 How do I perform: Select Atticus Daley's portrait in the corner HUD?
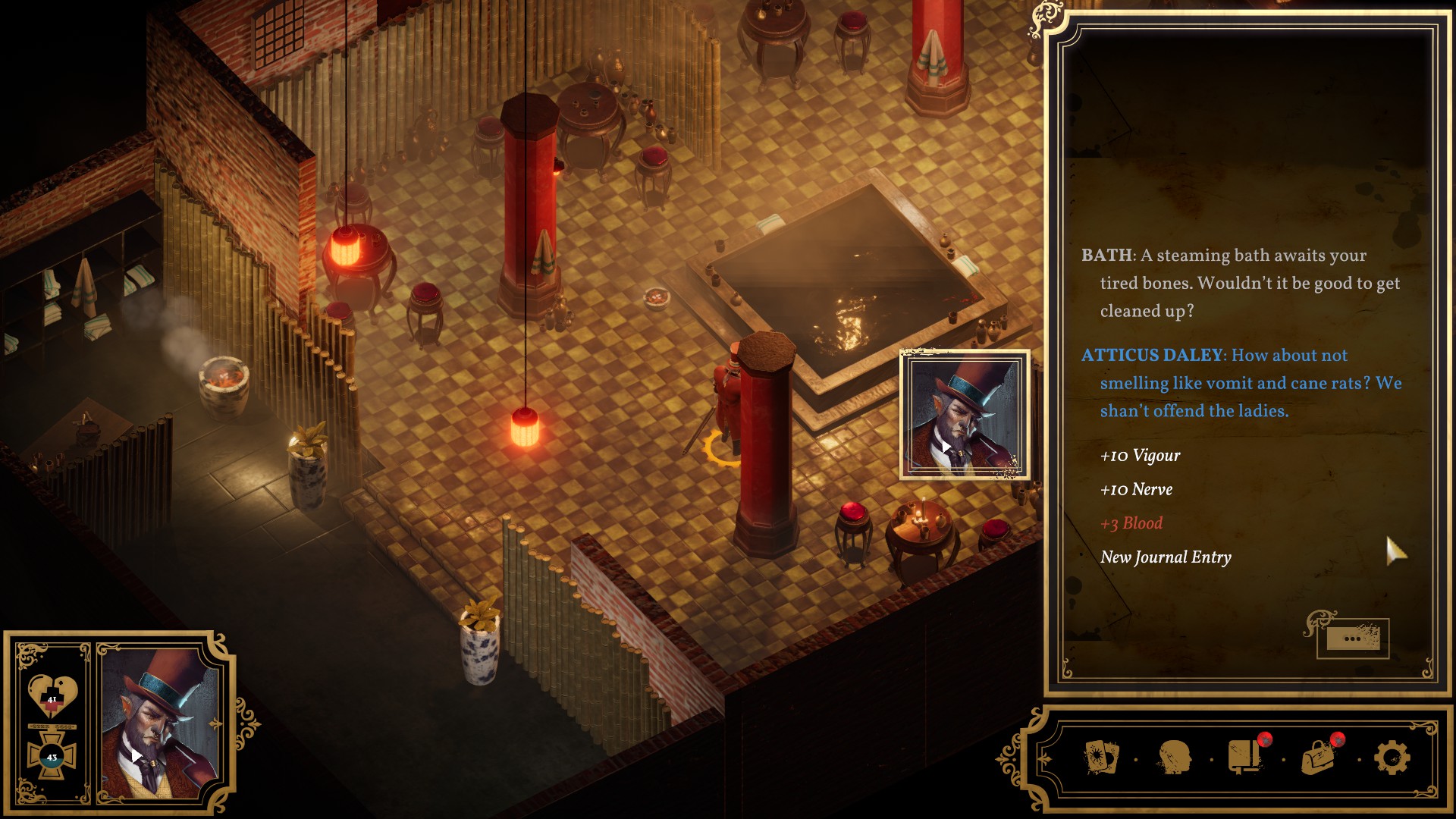click(x=159, y=724)
